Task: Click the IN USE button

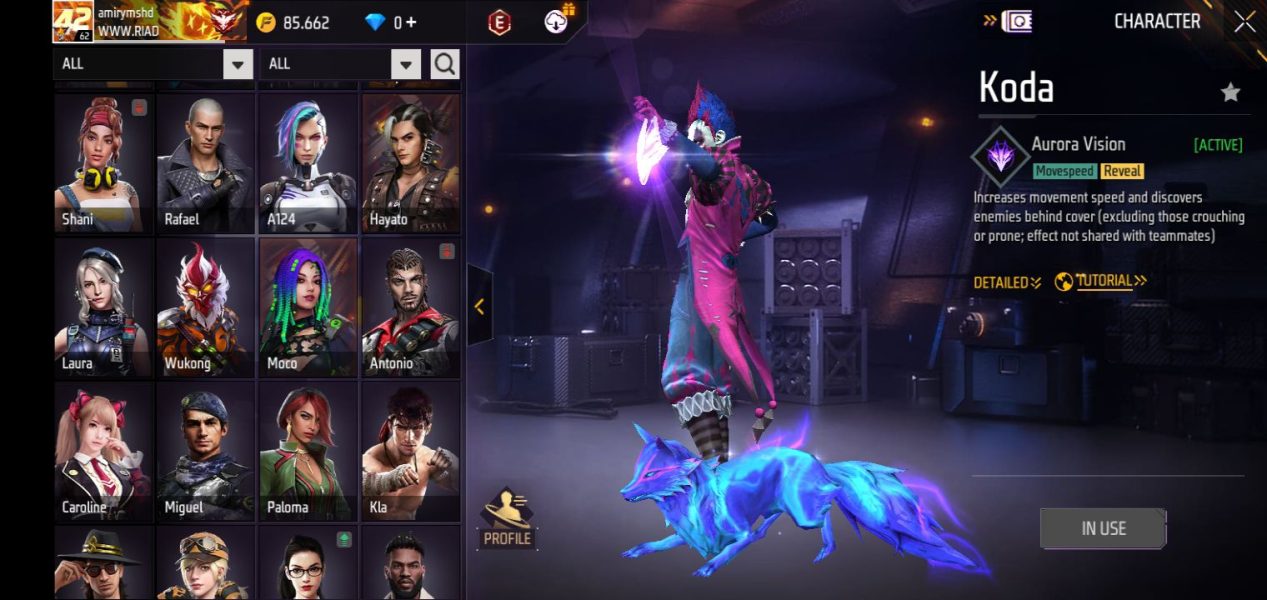Action: (1103, 528)
